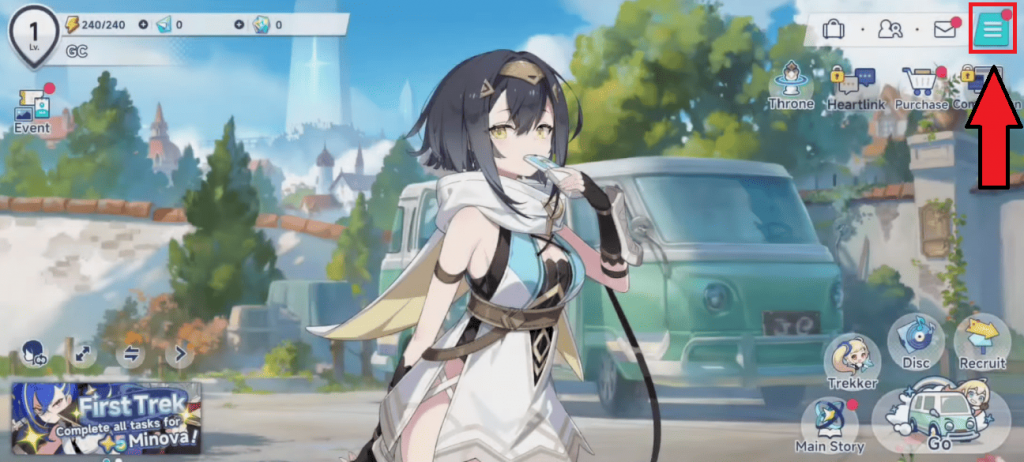Open the Purchase shop cart
The image size is (1024, 462).
click(x=921, y=86)
